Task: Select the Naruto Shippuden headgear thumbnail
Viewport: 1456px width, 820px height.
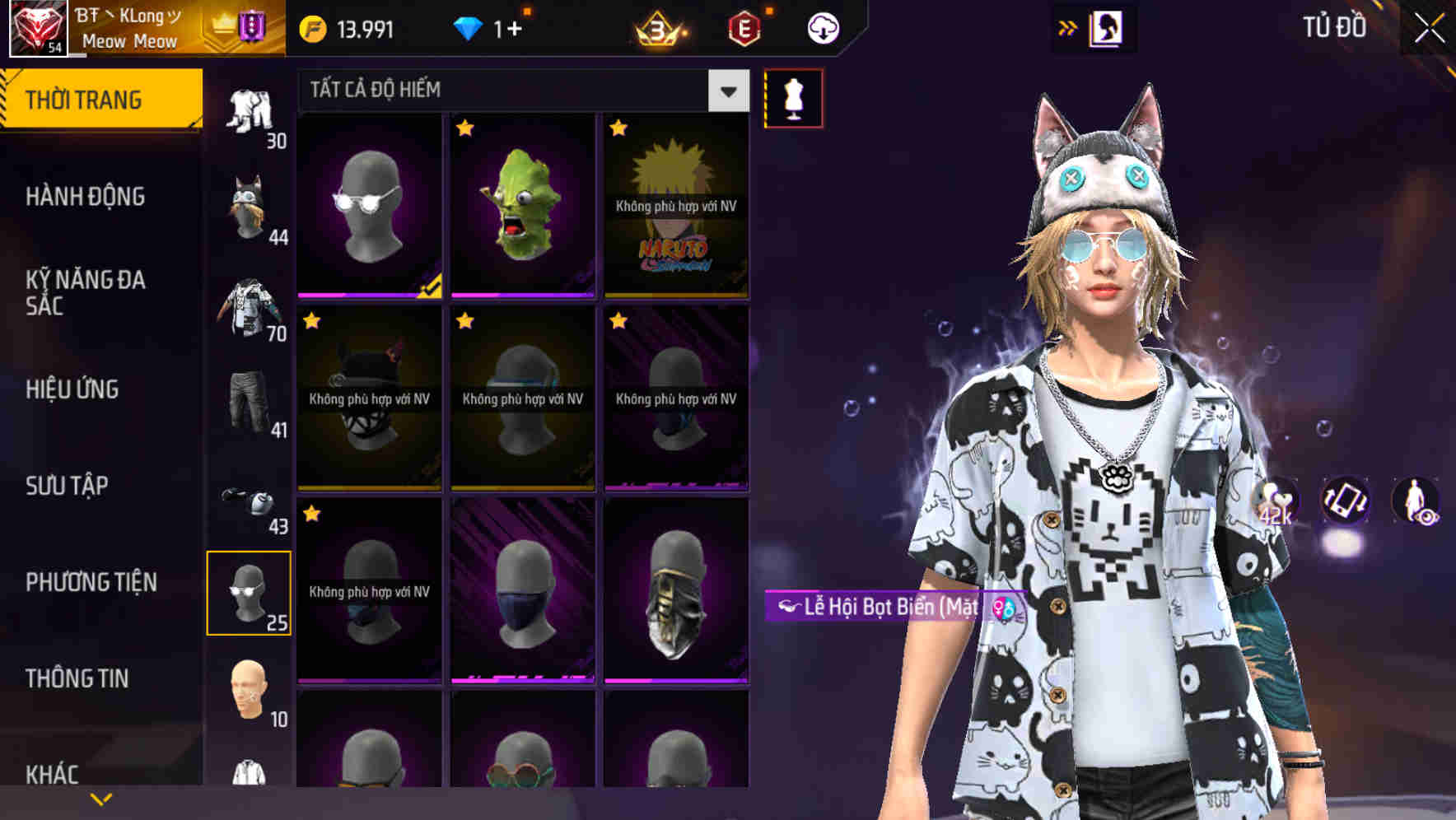Action: (677, 206)
